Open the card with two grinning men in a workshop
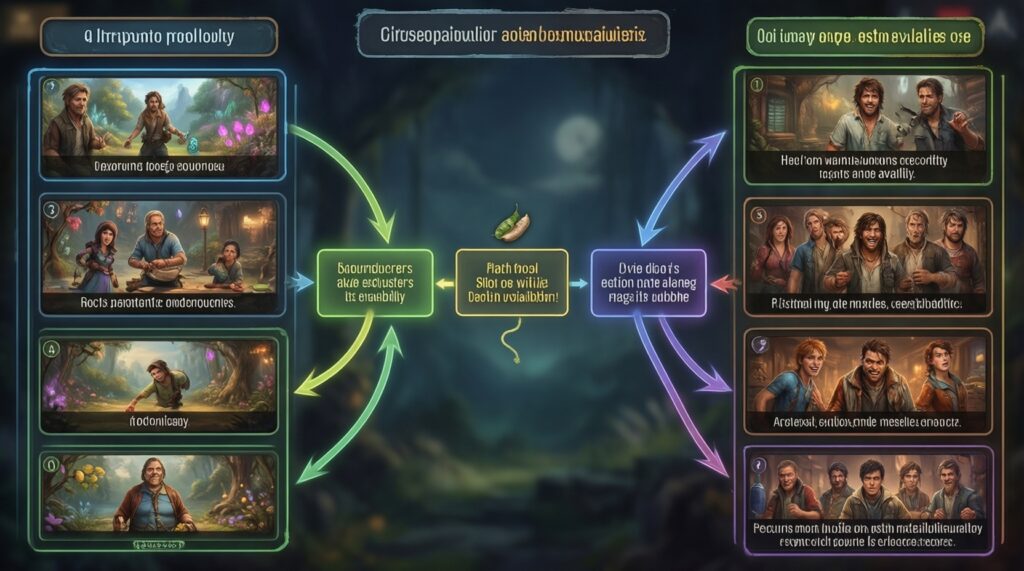 pos(868,127)
